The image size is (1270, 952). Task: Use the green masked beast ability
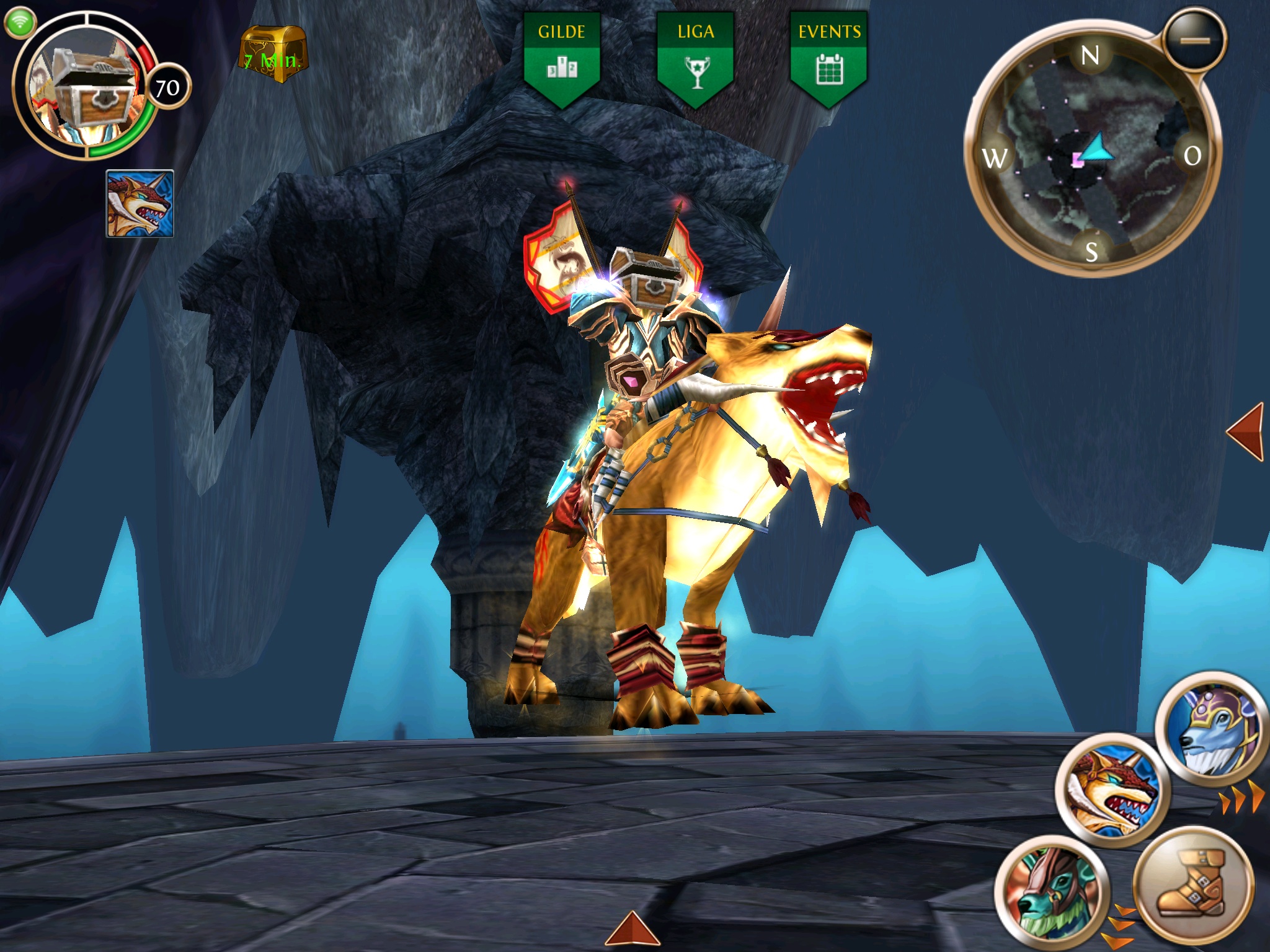click(x=1052, y=890)
